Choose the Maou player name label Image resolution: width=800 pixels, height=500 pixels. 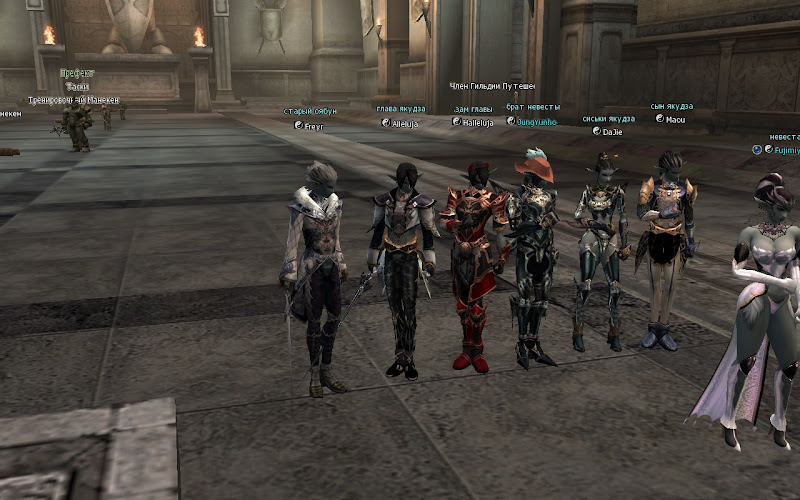(x=675, y=119)
